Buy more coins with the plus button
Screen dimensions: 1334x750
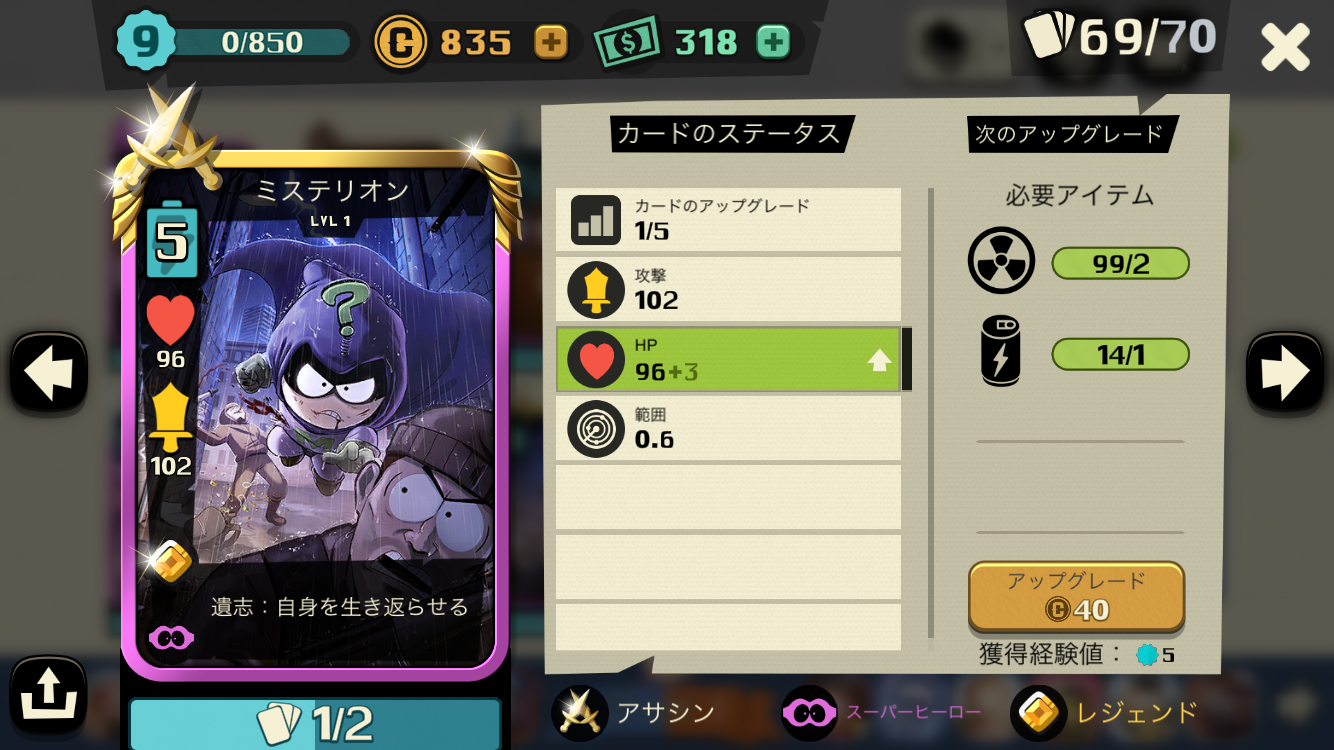tap(551, 42)
